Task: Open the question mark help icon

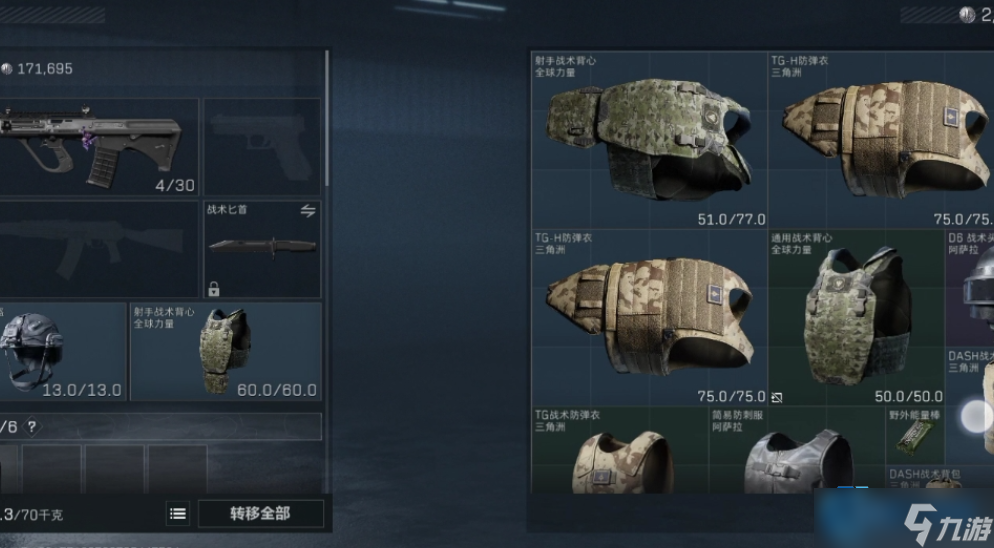Action: point(32,427)
